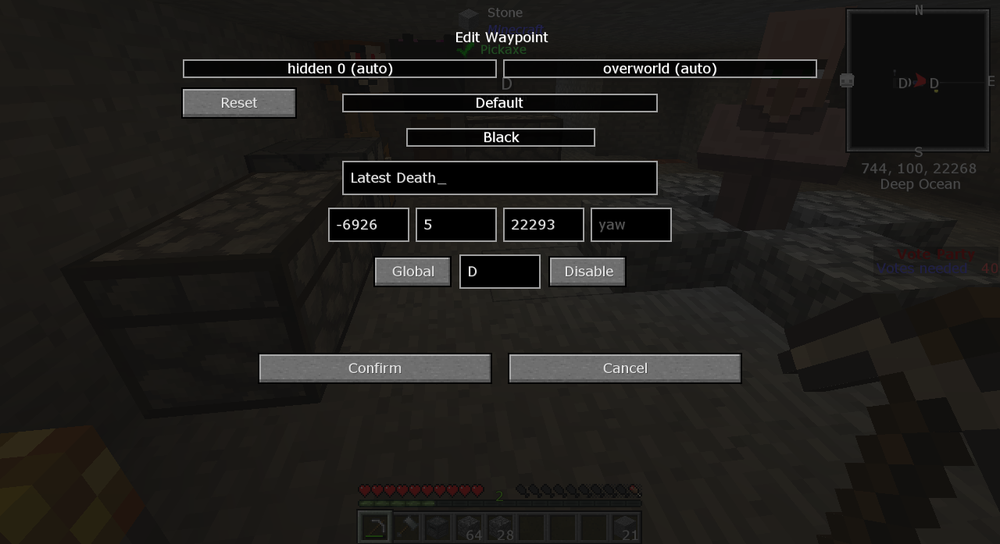1000x544 pixels.
Task: Click the minimap
Action: pyautogui.click(x=919, y=80)
